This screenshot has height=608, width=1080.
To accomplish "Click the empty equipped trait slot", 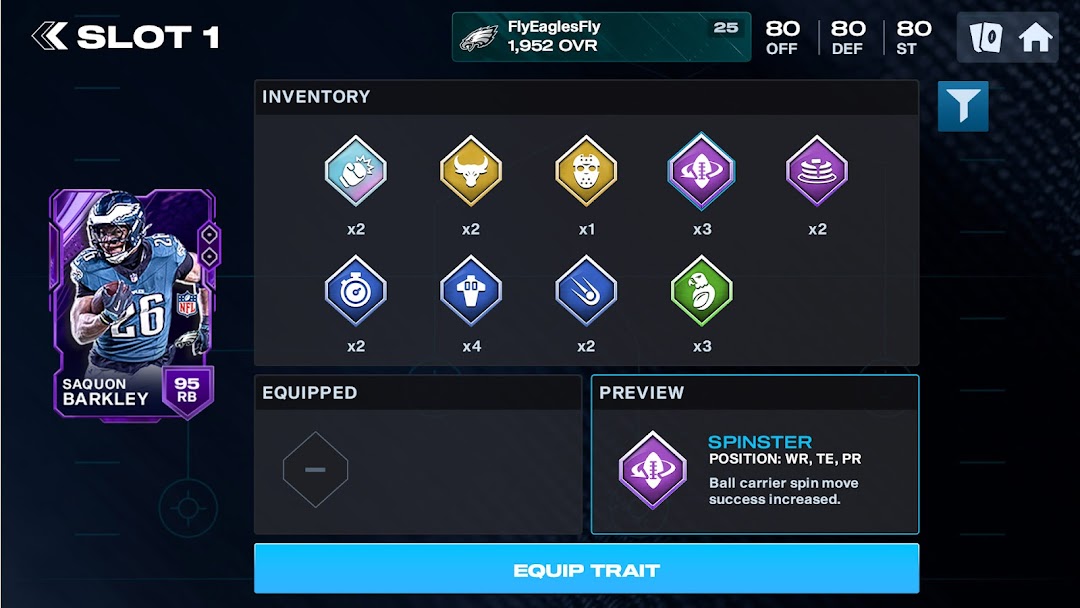I will click(315, 470).
